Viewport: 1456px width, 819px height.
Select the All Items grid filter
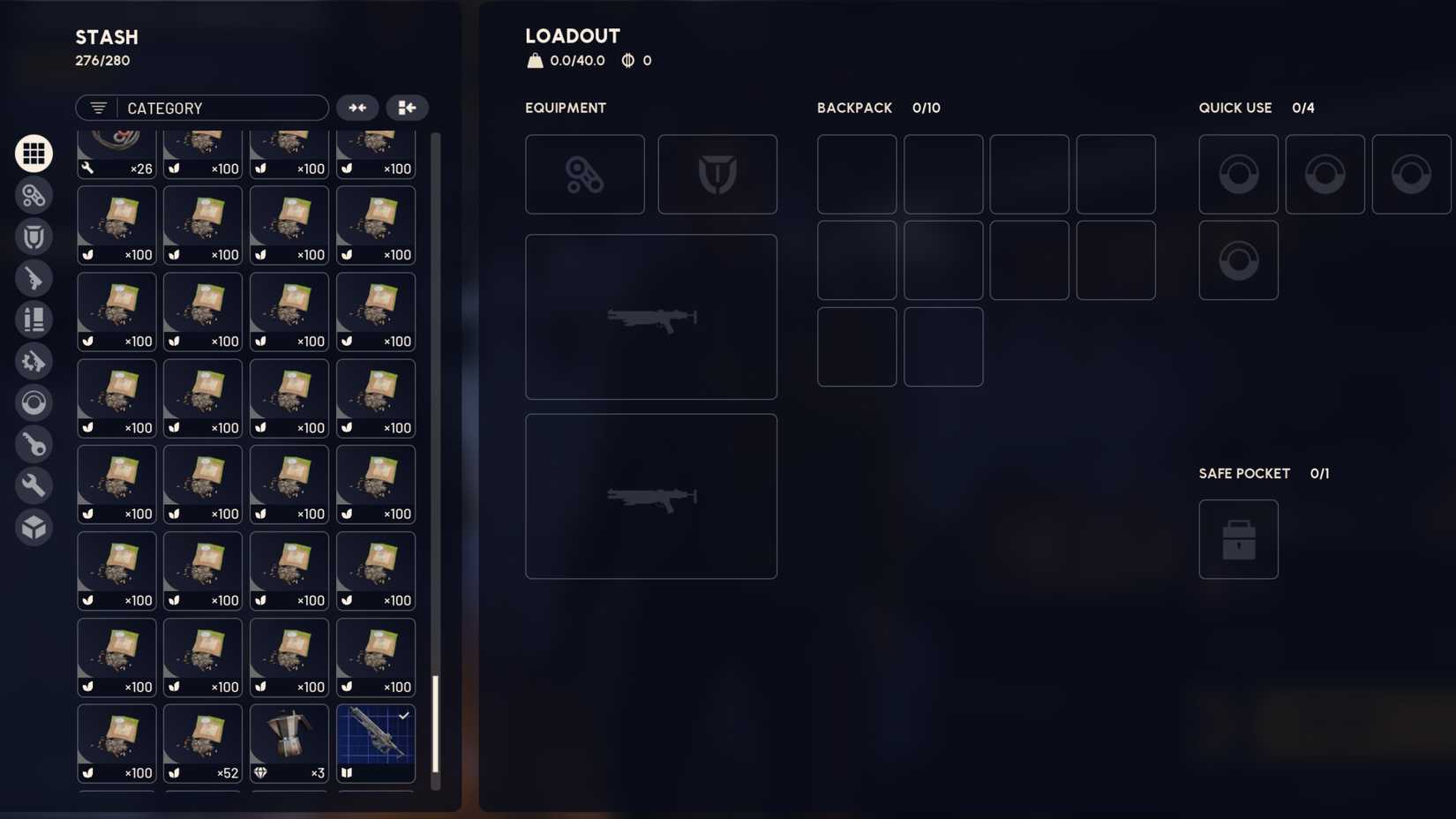click(x=34, y=153)
